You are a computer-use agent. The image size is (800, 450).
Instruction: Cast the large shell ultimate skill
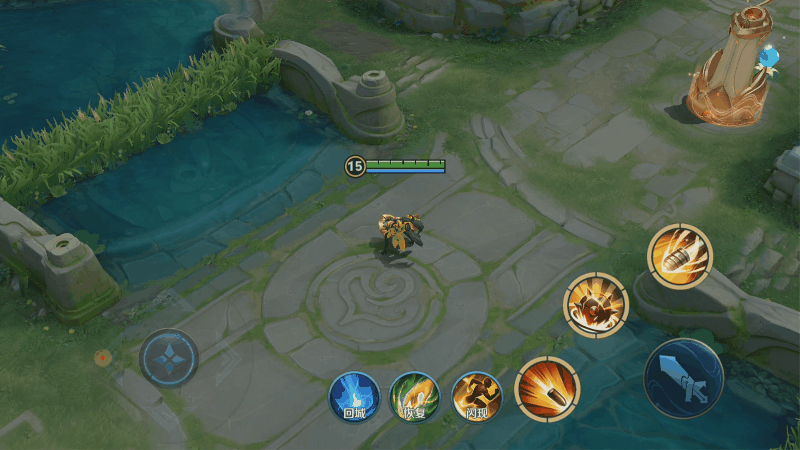click(x=680, y=256)
